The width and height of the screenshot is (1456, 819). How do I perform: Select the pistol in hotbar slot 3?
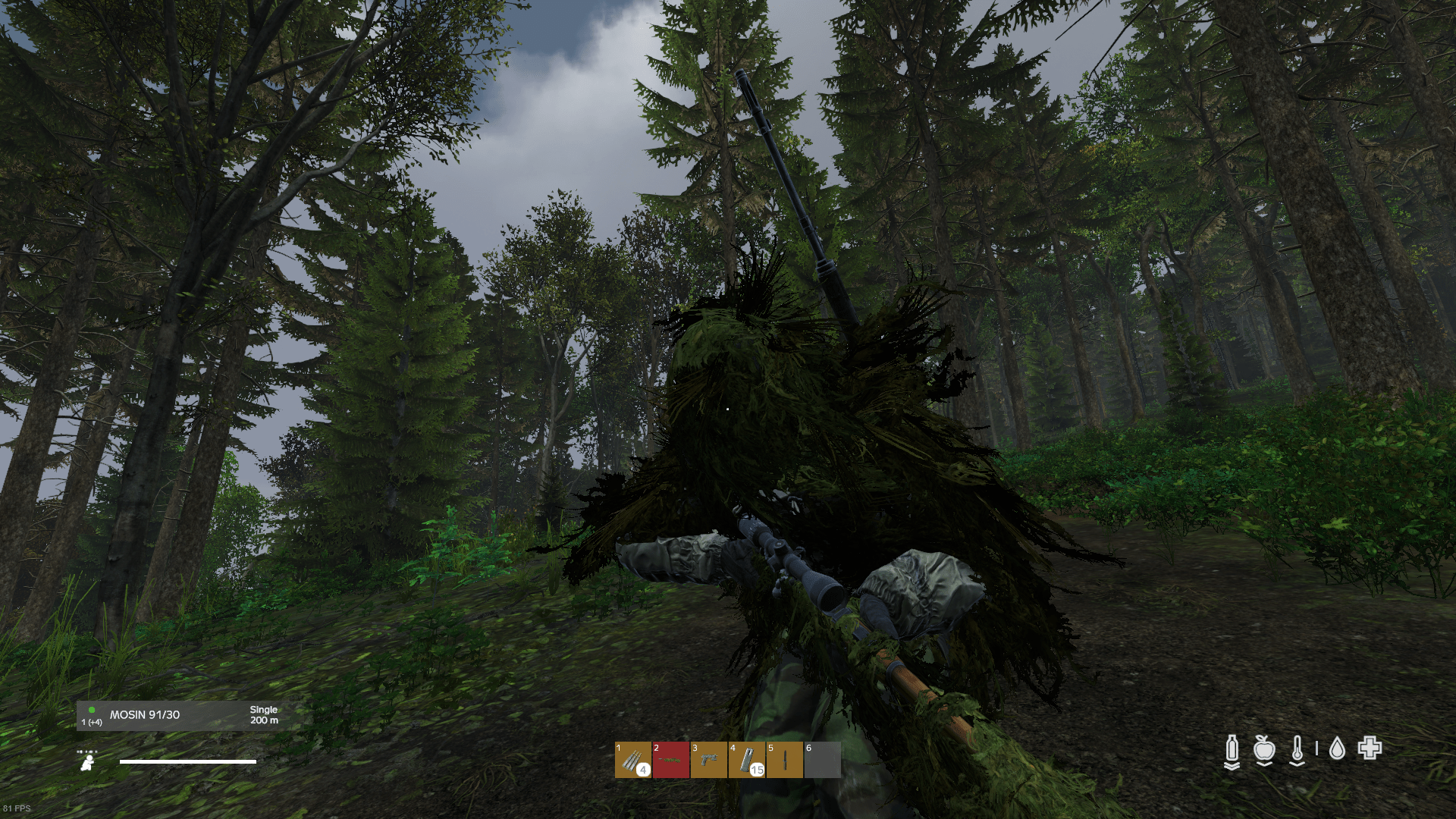pyautogui.click(x=709, y=759)
